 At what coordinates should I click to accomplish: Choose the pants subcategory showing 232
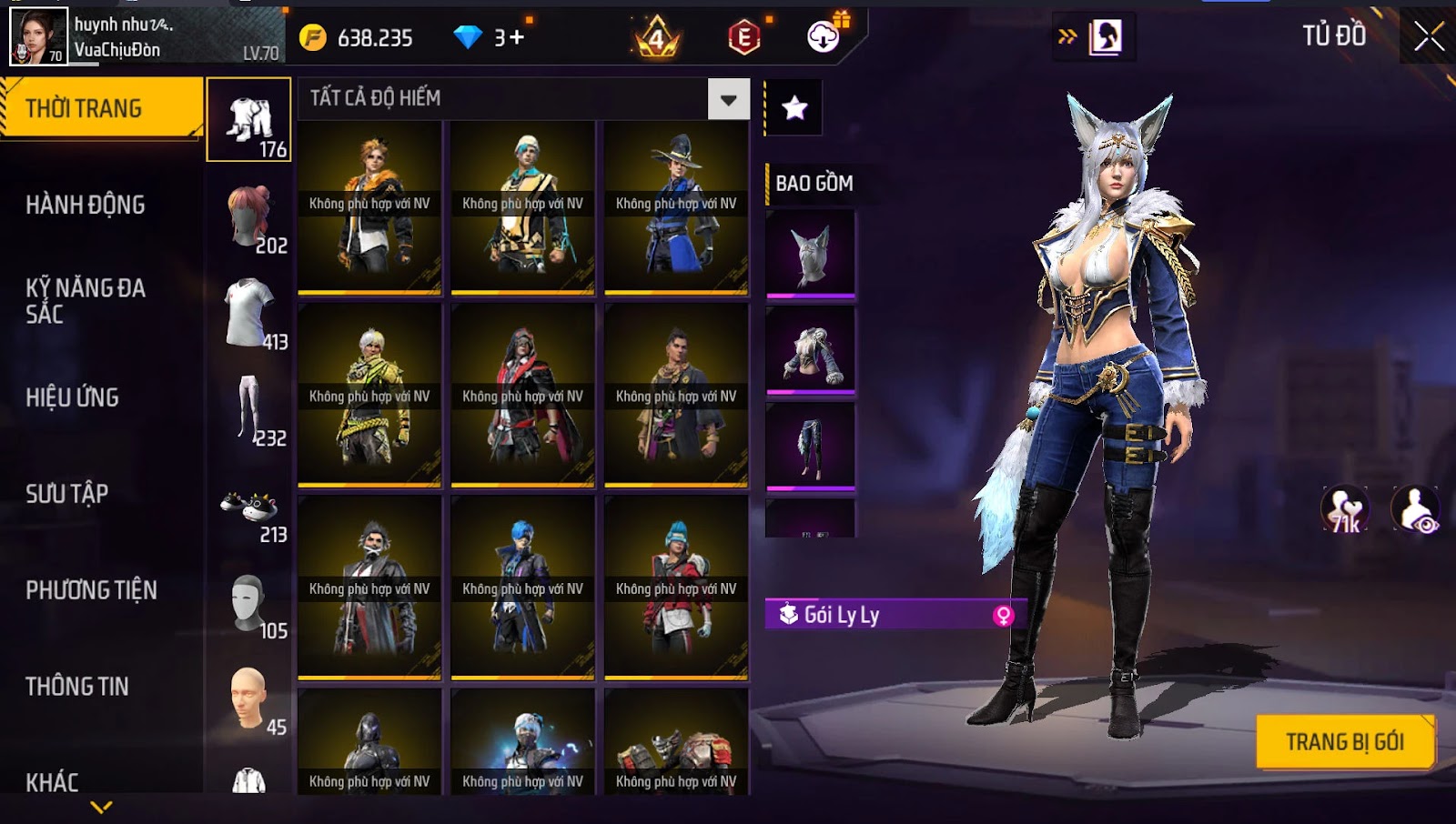tap(249, 411)
